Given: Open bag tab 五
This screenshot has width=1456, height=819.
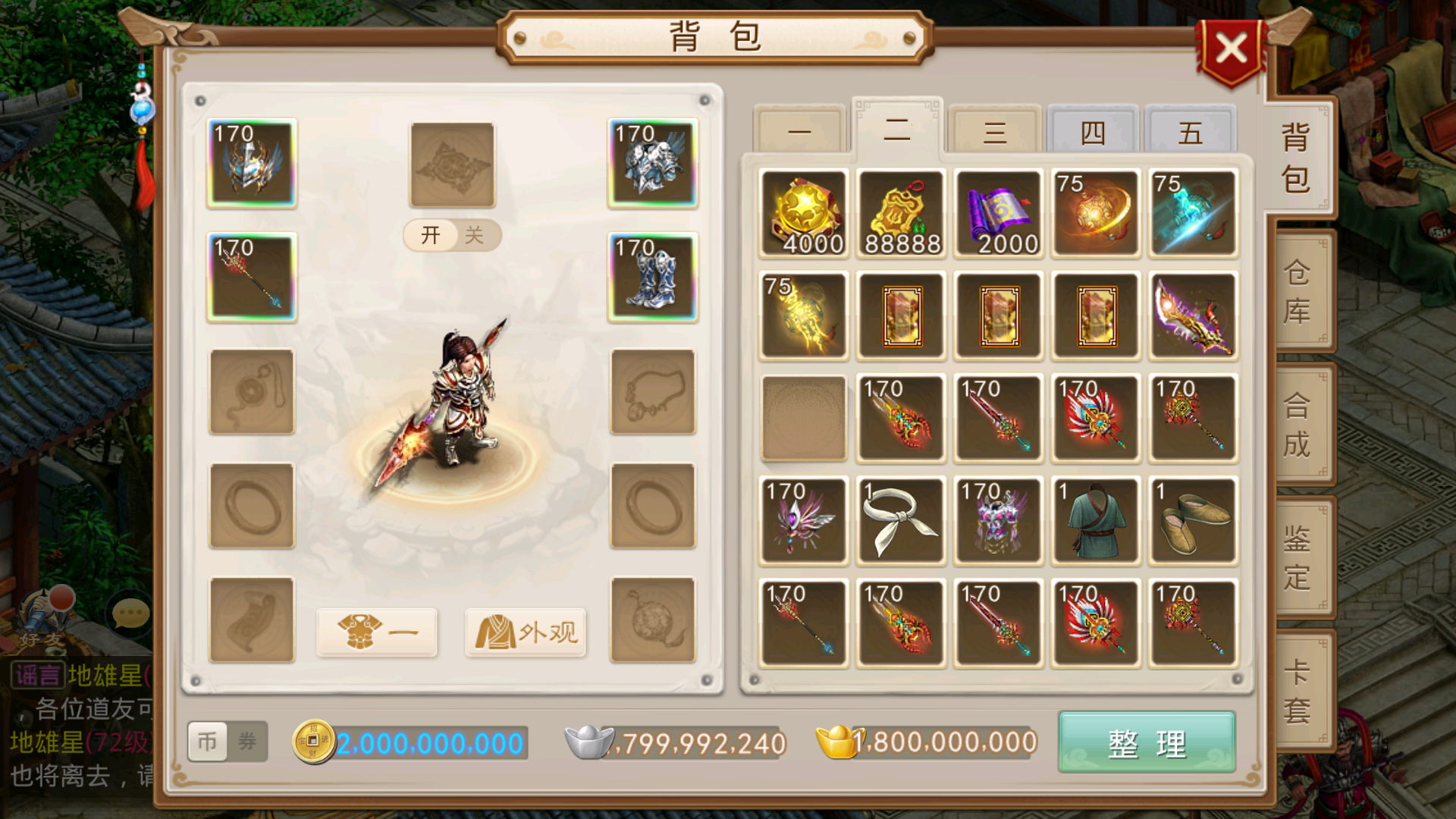Looking at the screenshot, I should pos(1189,130).
